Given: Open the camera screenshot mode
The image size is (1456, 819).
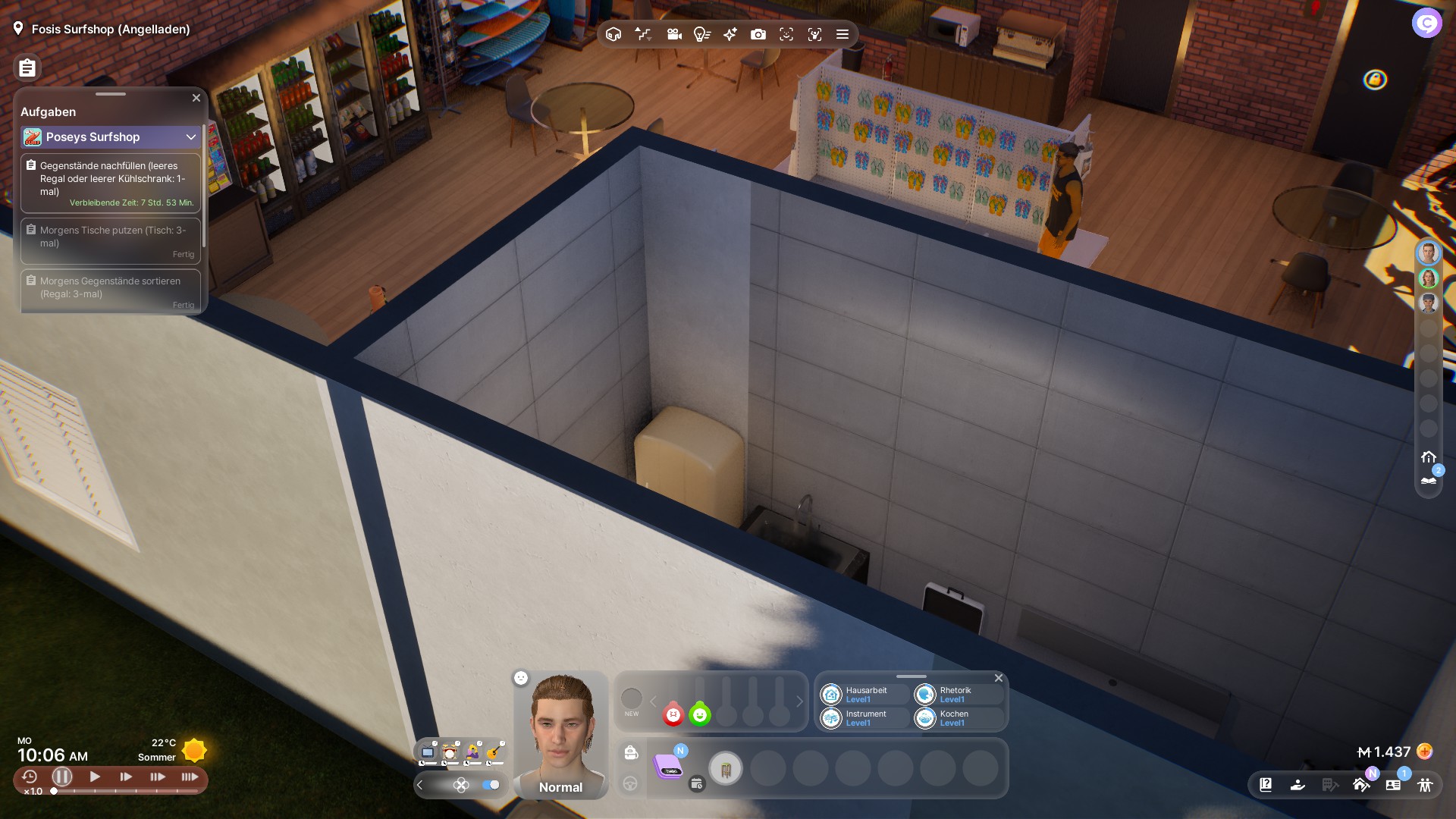Looking at the screenshot, I should pyautogui.click(x=758, y=34).
